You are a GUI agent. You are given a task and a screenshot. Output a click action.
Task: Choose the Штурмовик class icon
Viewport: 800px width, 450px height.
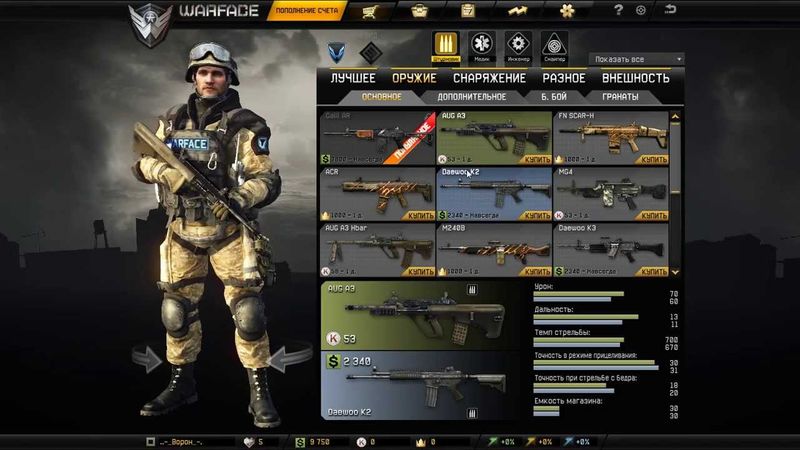[445, 45]
